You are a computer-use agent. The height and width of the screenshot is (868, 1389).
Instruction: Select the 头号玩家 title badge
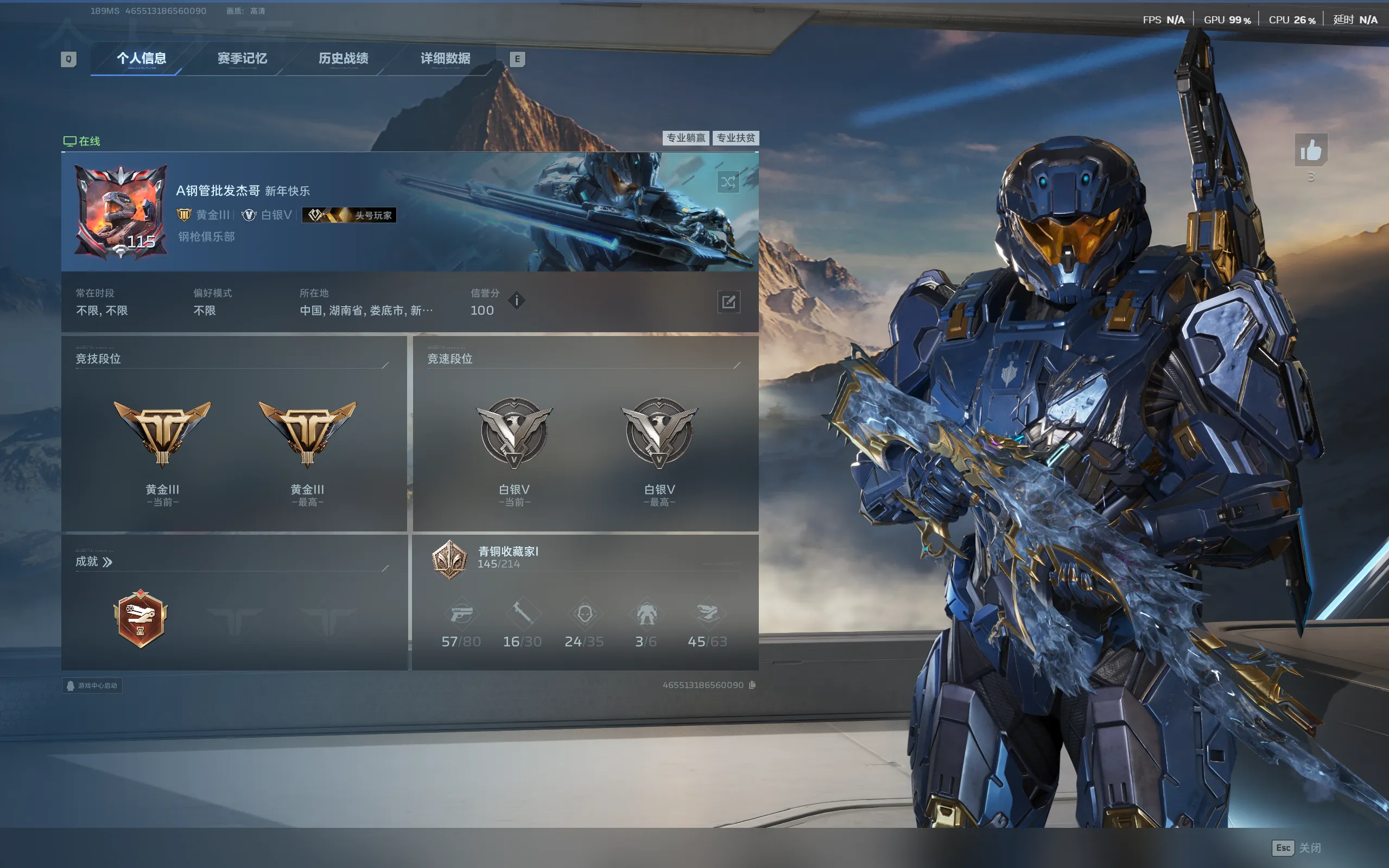click(x=349, y=216)
